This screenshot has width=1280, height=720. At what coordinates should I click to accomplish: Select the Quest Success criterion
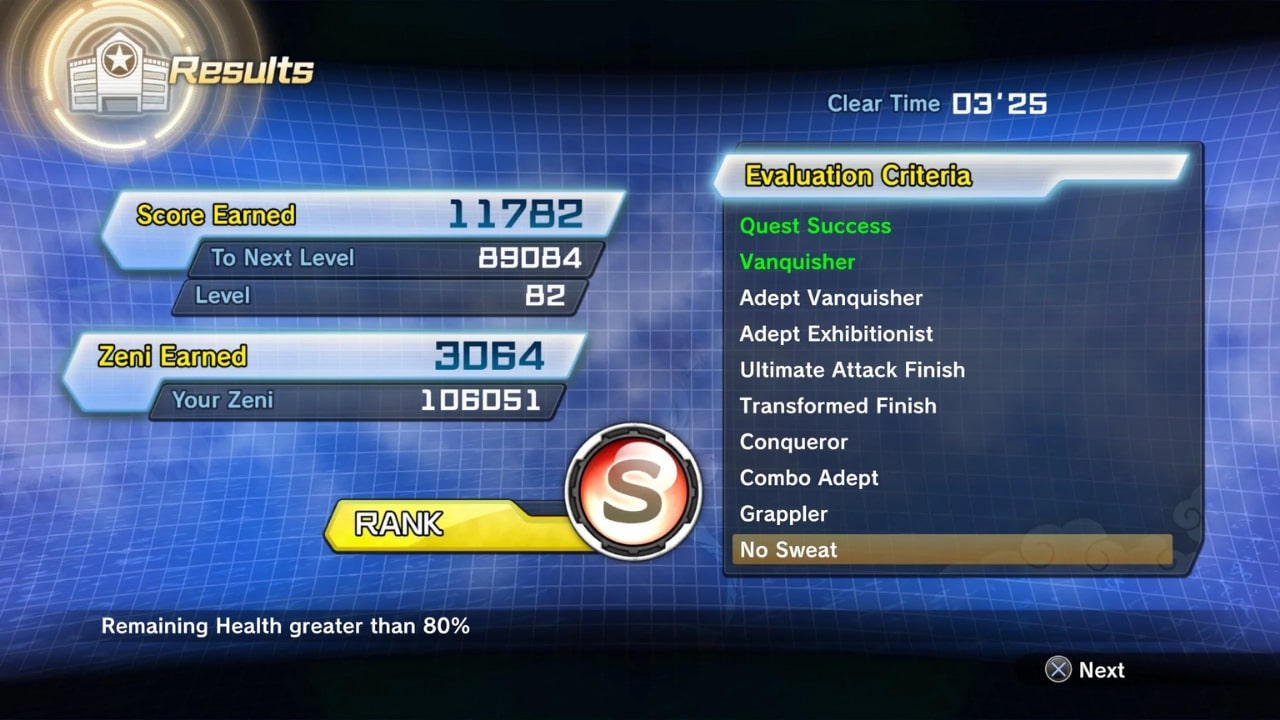[x=815, y=226]
